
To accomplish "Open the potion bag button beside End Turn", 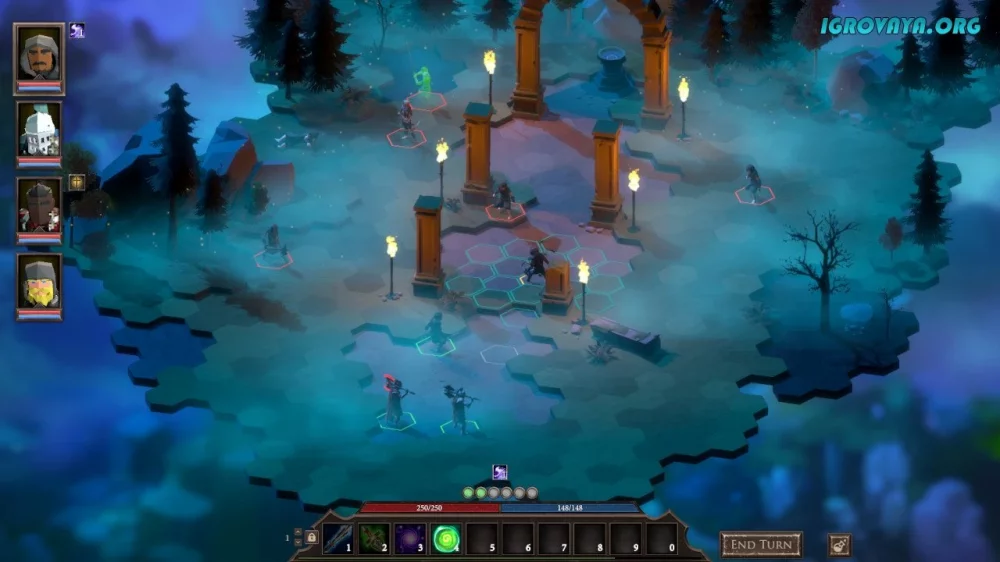I will tap(839, 545).
